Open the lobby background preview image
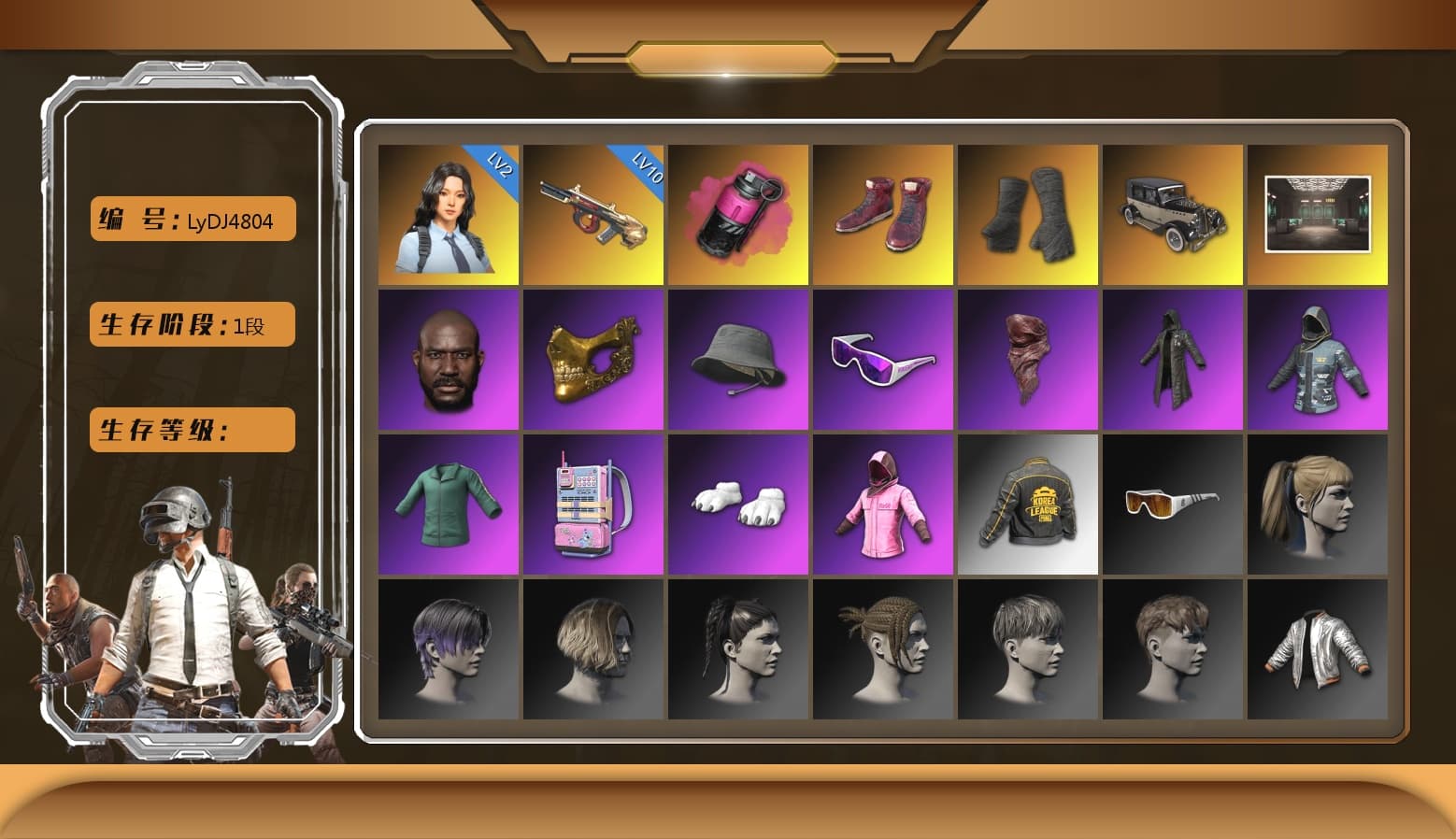Viewport: 1456px width, 839px height. point(1318,213)
